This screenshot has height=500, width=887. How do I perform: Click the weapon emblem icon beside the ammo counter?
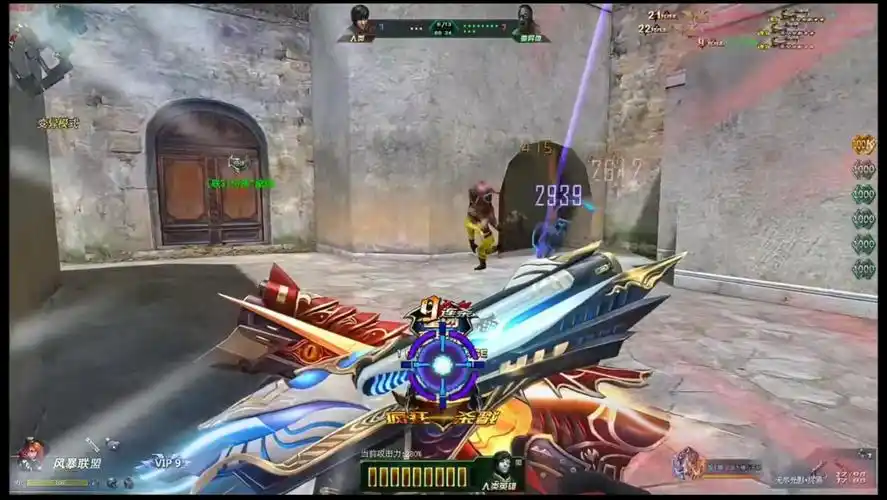(689, 463)
